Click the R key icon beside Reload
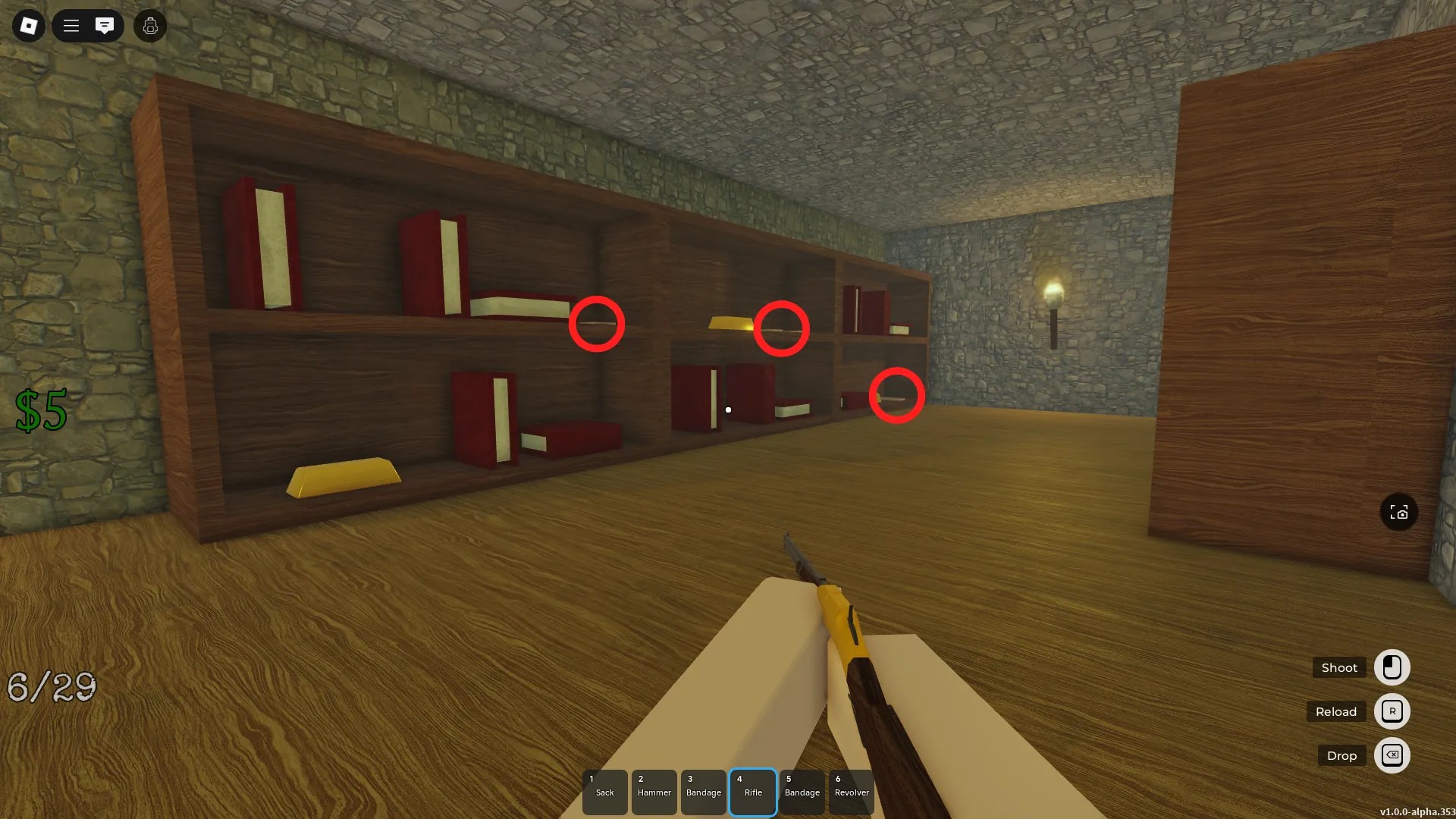The width and height of the screenshot is (1456, 819). 1392,711
